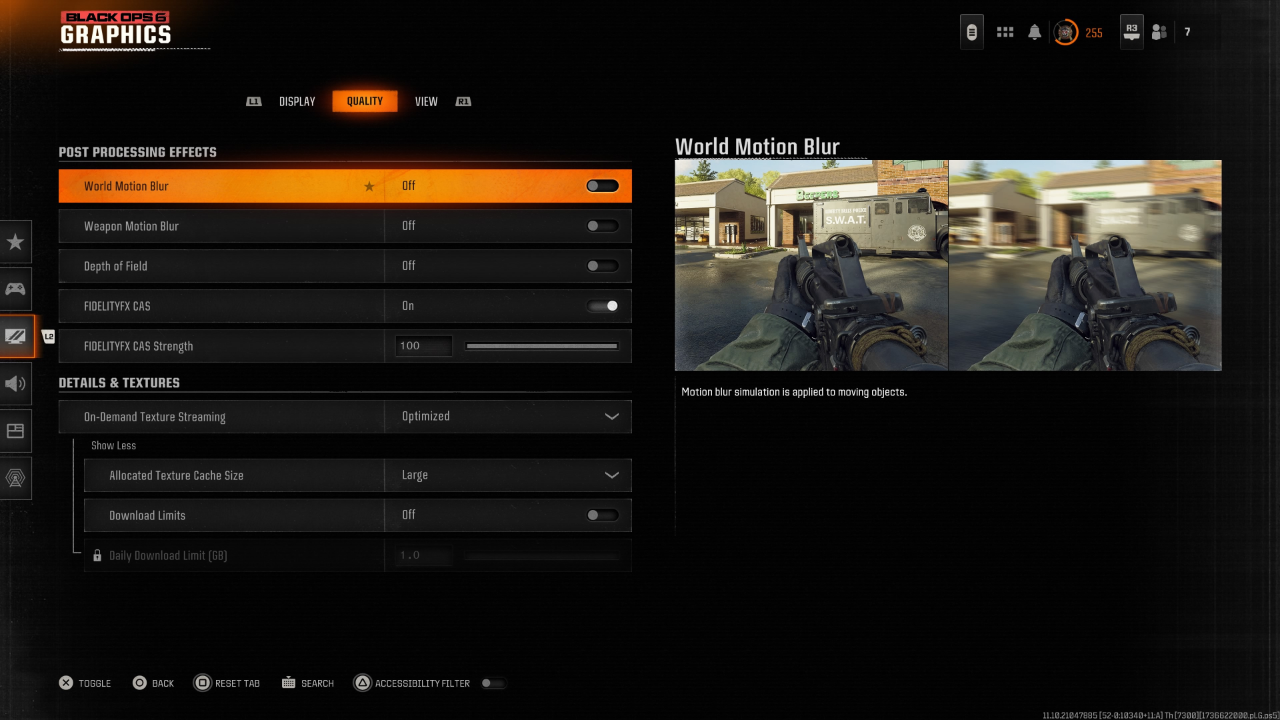Adjust the FidelityFX CAS Strength slider
1280x720 pixels.
point(541,346)
